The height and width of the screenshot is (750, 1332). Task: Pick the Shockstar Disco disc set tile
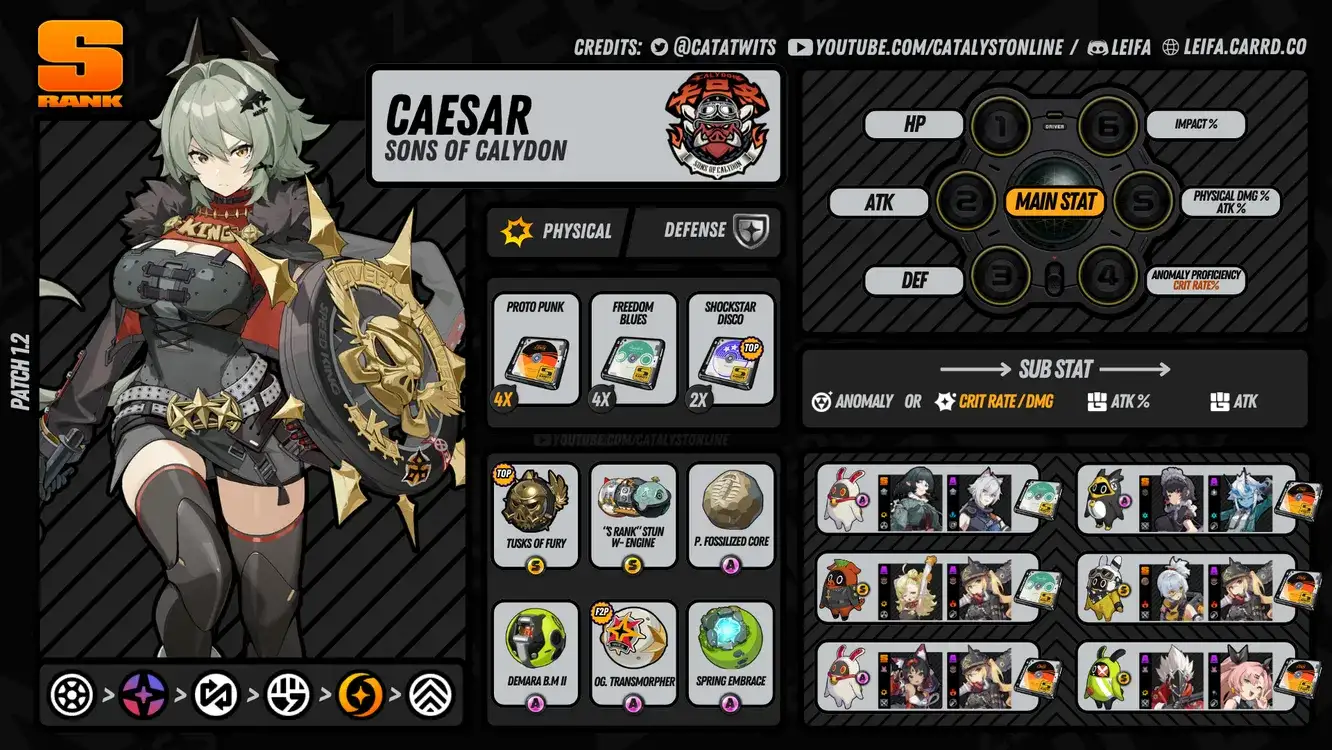click(x=731, y=349)
